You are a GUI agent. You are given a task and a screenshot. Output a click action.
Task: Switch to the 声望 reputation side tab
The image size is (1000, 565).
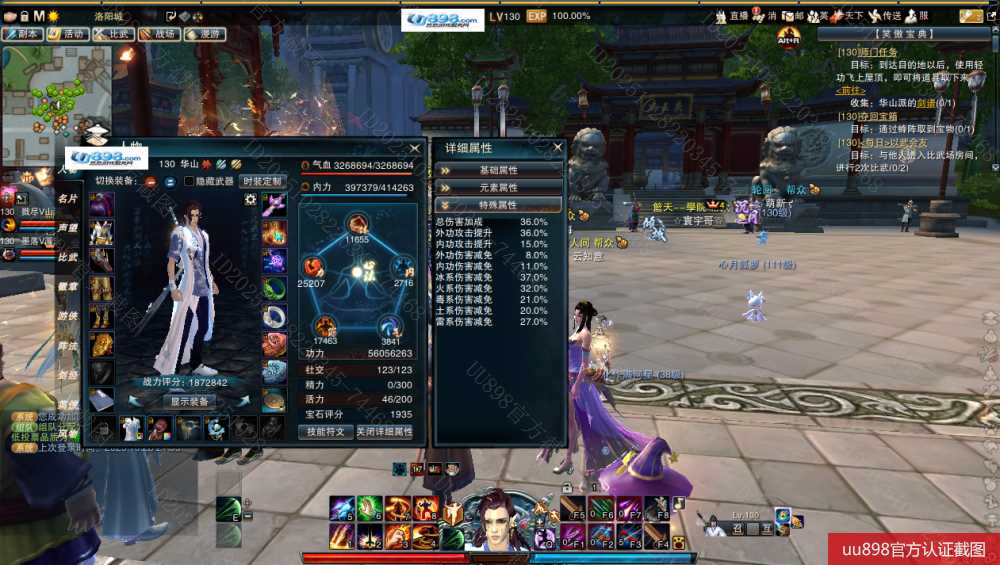[68, 228]
